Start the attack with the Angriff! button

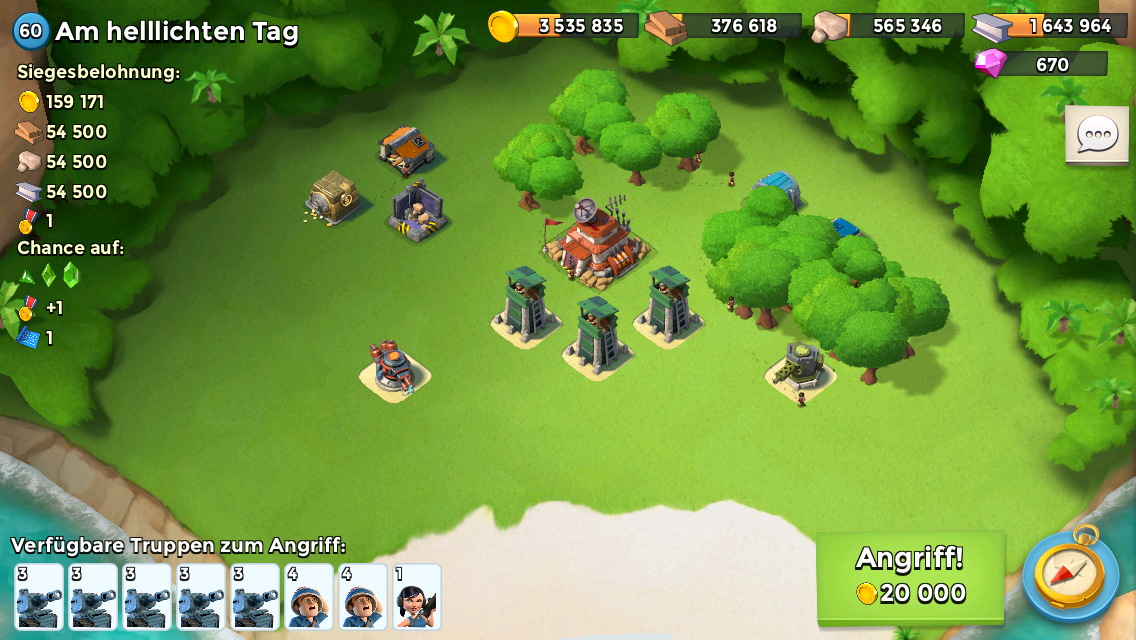pos(910,576)
